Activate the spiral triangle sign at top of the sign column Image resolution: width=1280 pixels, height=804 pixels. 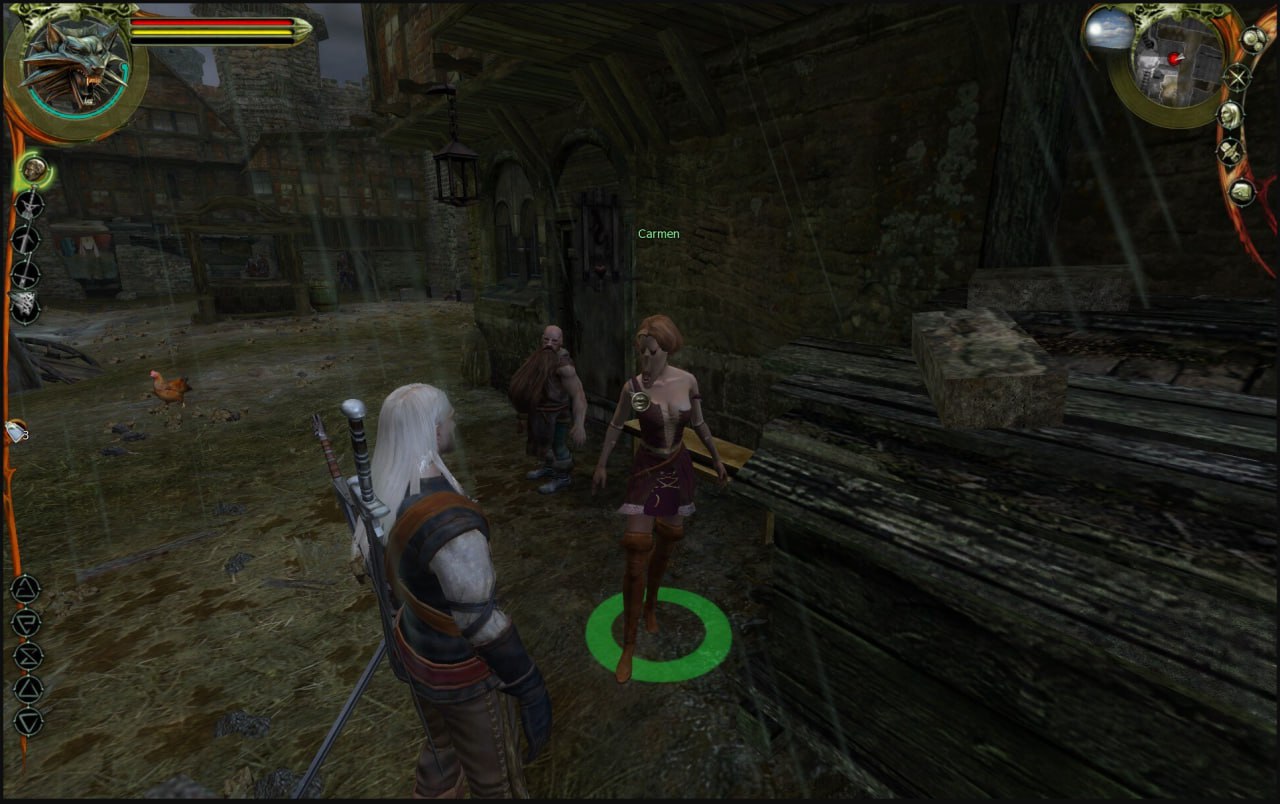26,589
